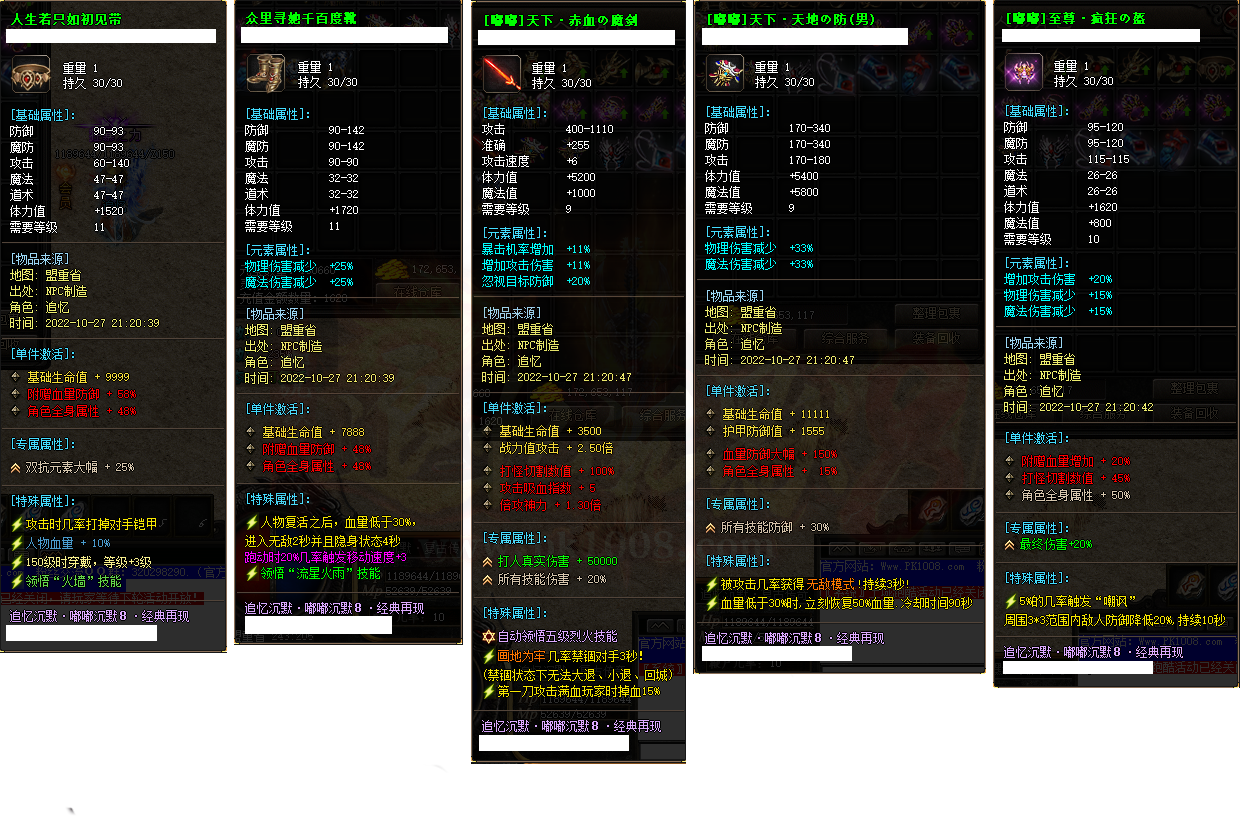Viewport: 1240px width, 833px height.
Task: Select the golden boots item icon
Action: 266,75
